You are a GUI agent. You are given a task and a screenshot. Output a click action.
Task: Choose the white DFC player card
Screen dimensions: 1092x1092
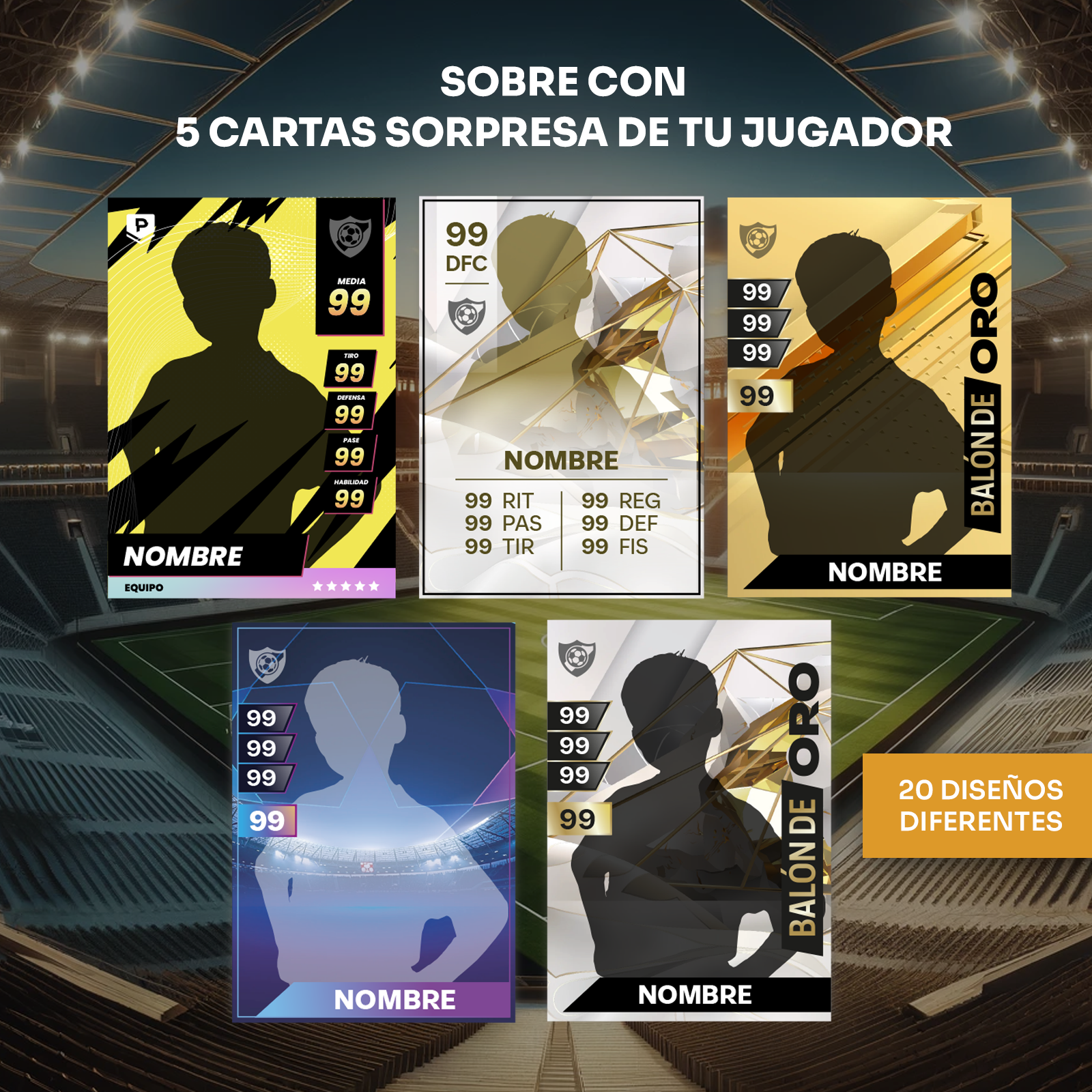[561, 398]
